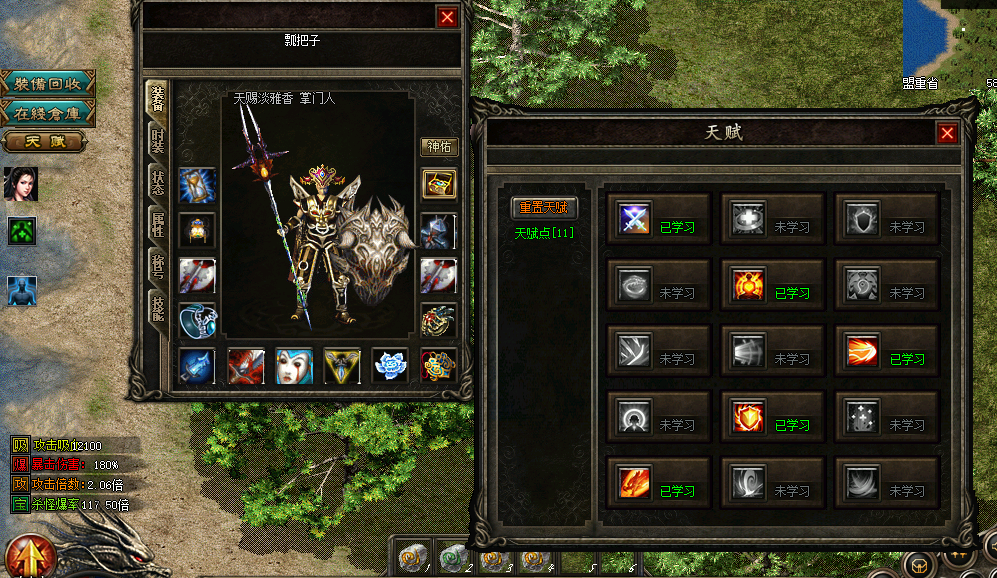Viewport: 997px width, 578px height.
Task: Switch to the 时装 tab
Action: pyautogui.click(x=157, y=140)
